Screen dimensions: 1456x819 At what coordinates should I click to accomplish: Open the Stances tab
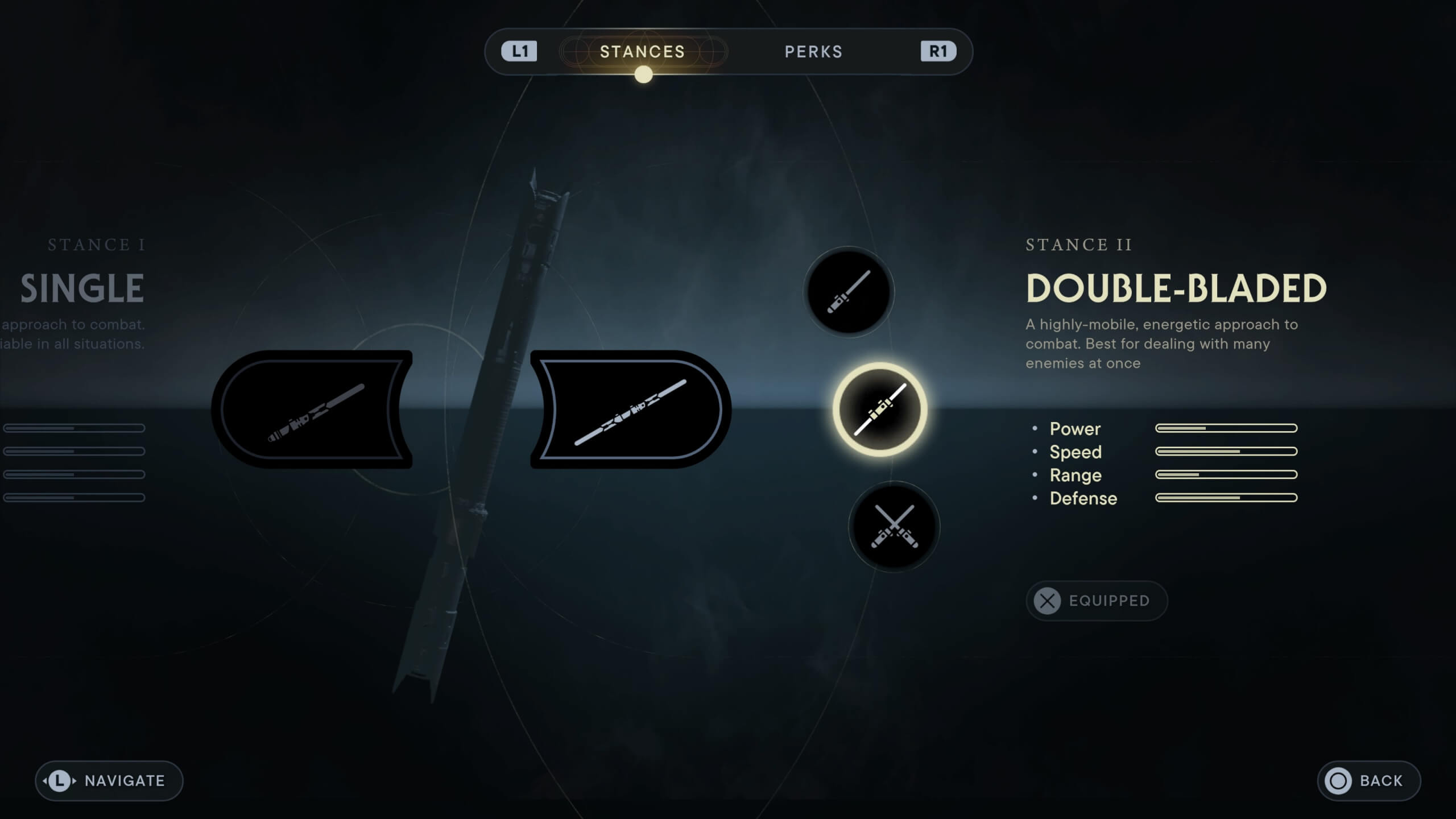pyautogui.click(x=643, y=51)
